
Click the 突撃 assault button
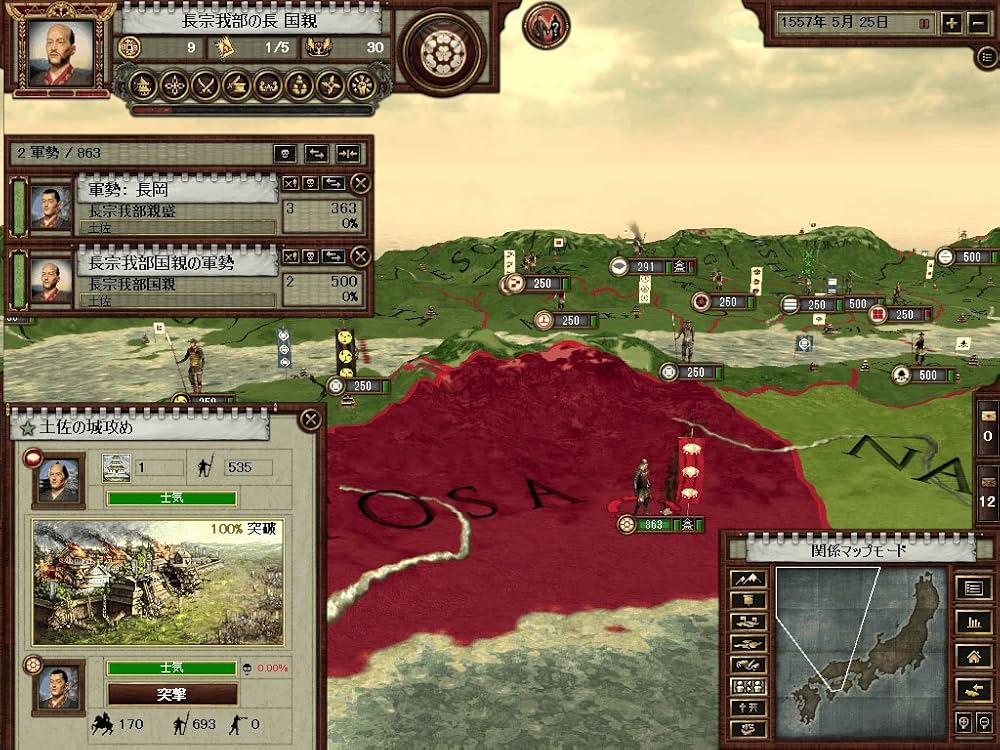click(x=173, y=694)
